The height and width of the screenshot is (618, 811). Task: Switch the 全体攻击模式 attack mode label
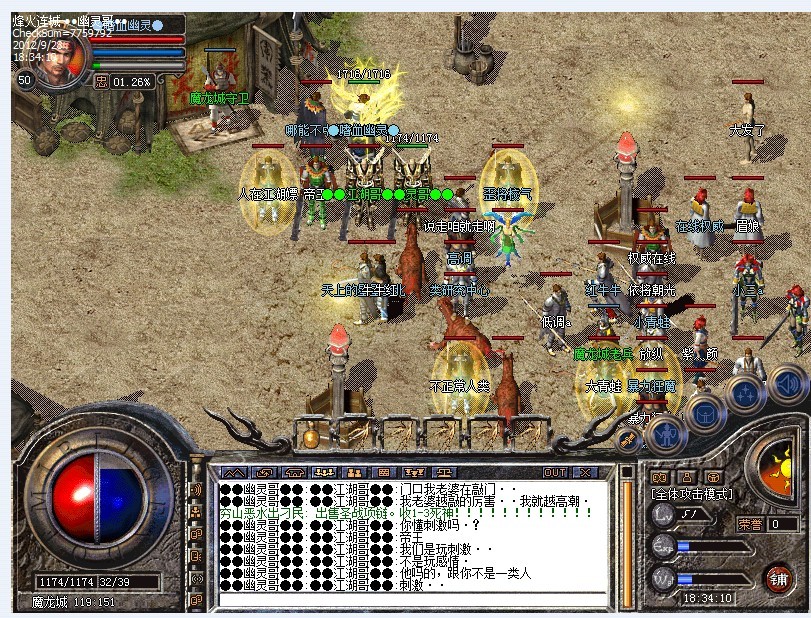[x=692, y=494]
